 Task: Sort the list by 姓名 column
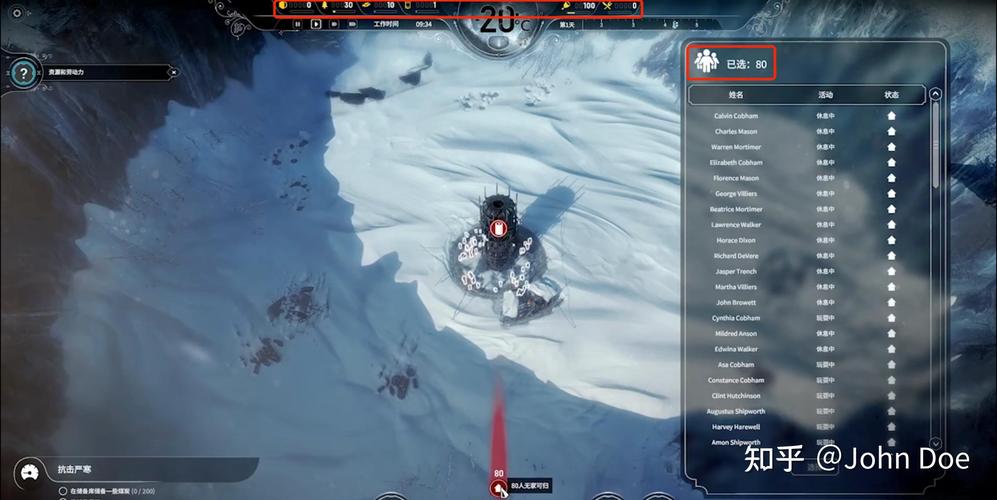pyautogui.click(x=736, y=95)
